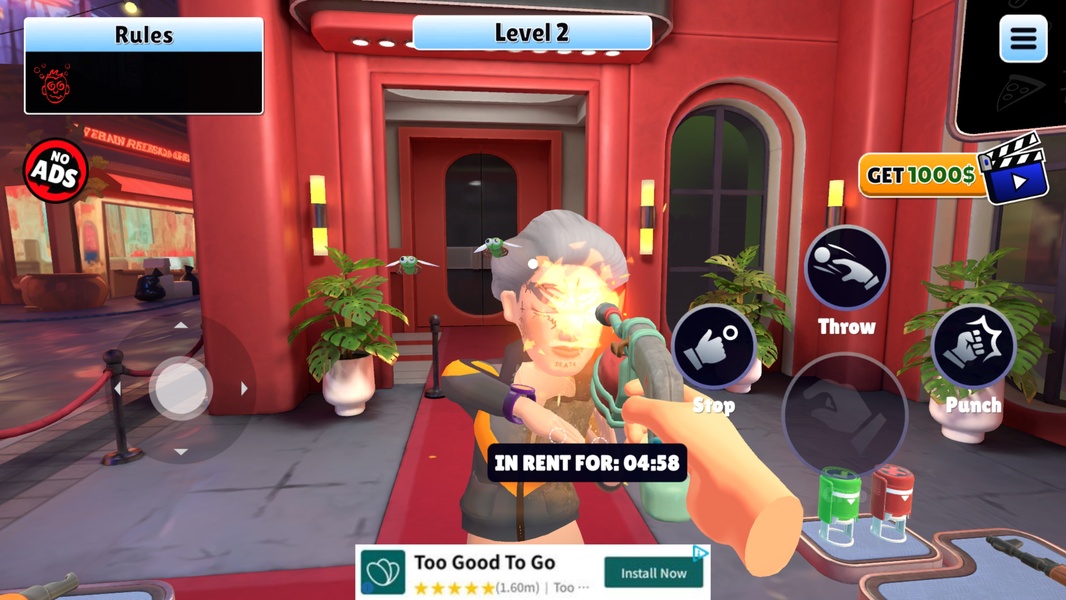Tap the large grab hand button
This screenshot has width=1066, height=600.
(x=845, y=415)
